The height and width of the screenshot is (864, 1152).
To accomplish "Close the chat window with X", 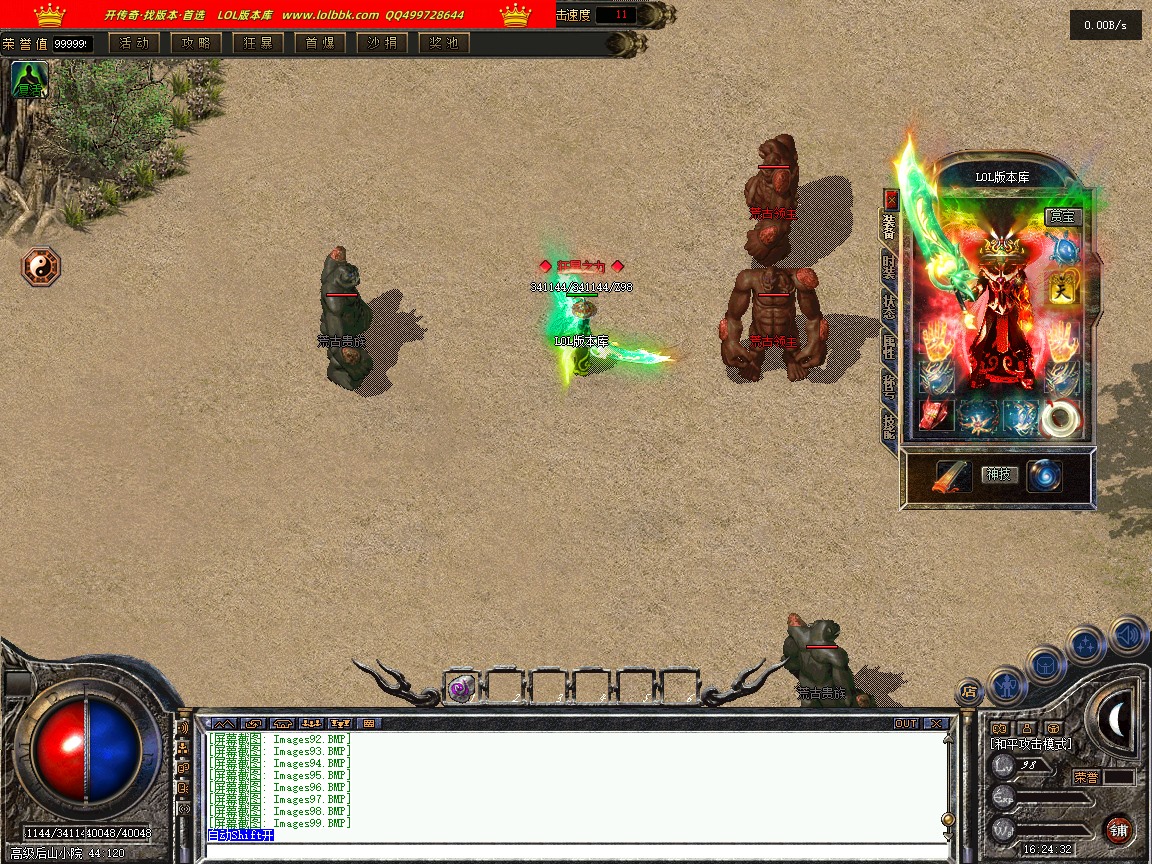I will click(x=935, y=723).
